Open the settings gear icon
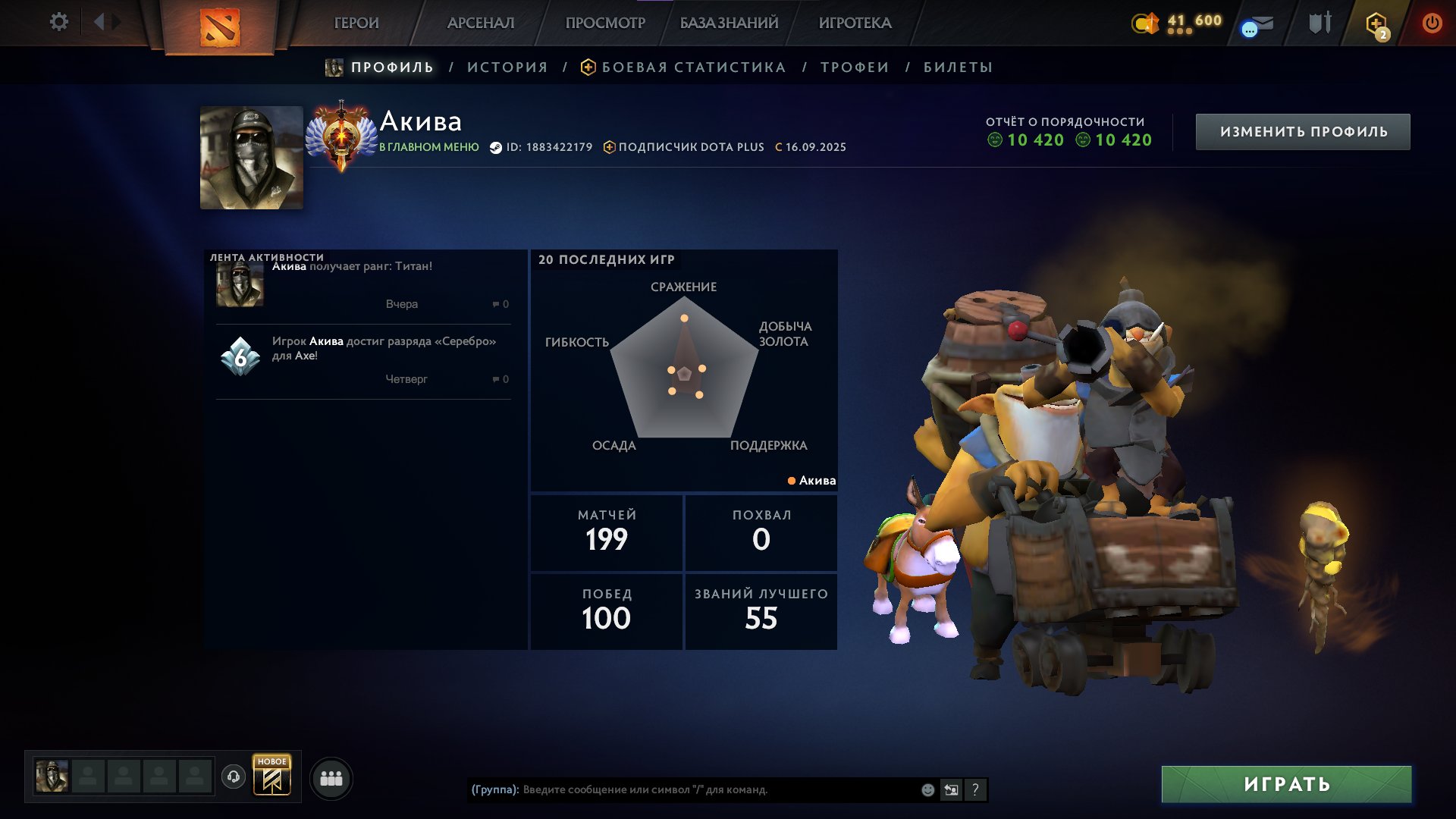 [59, 22]
